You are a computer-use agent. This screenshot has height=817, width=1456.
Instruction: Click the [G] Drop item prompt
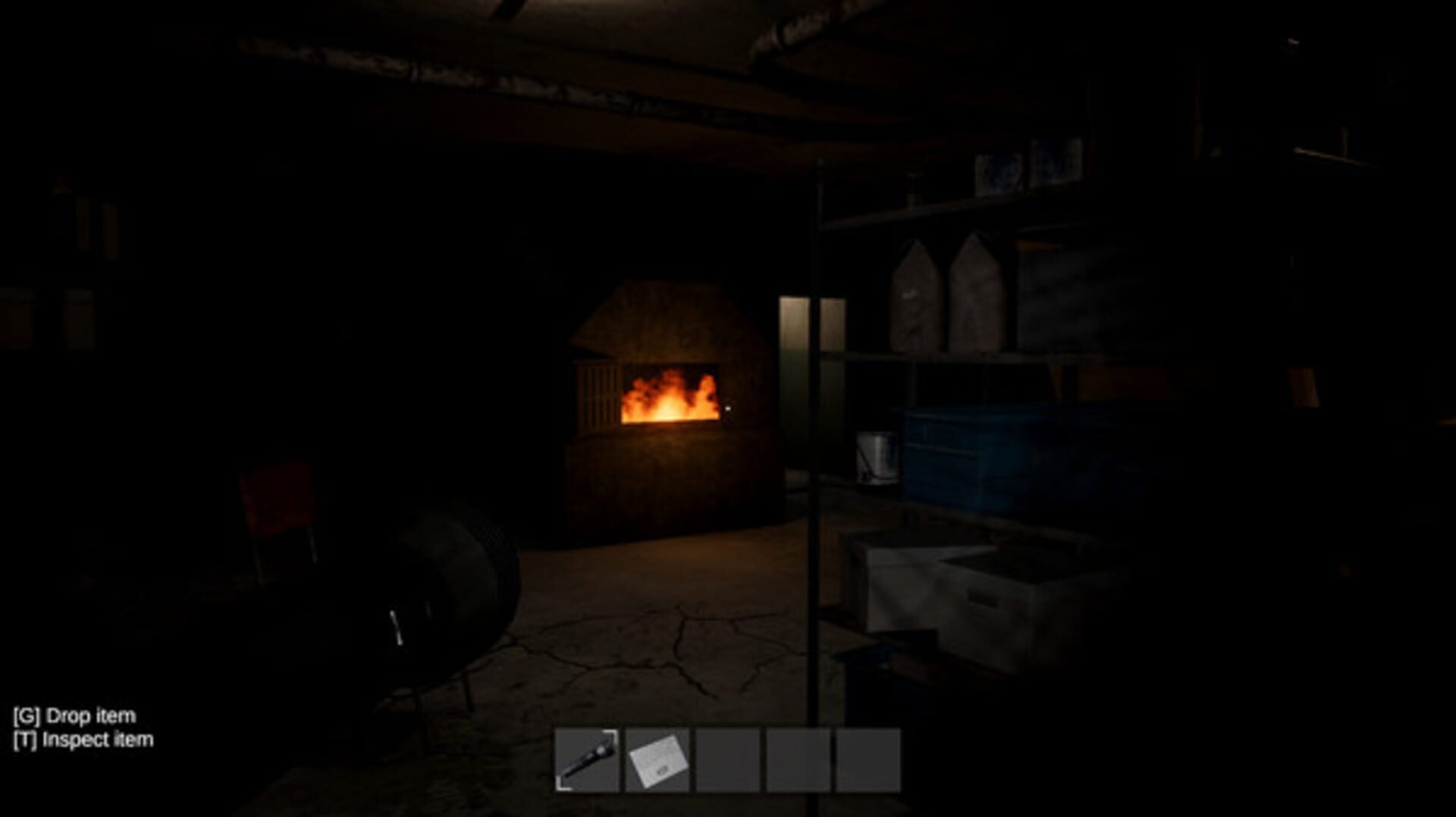tap(76, 713)
